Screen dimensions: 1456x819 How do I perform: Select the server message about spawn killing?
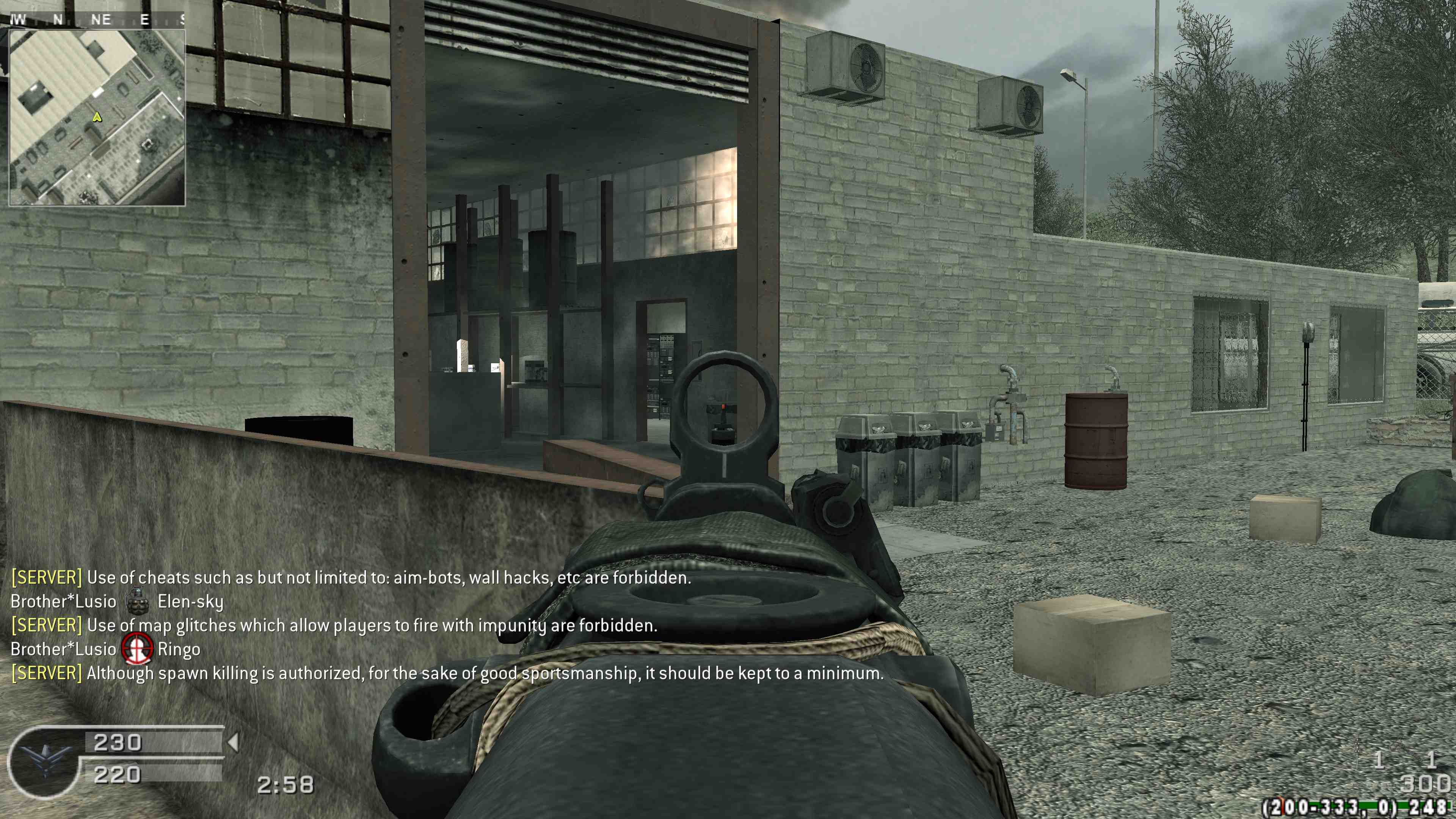pos(447,673)
